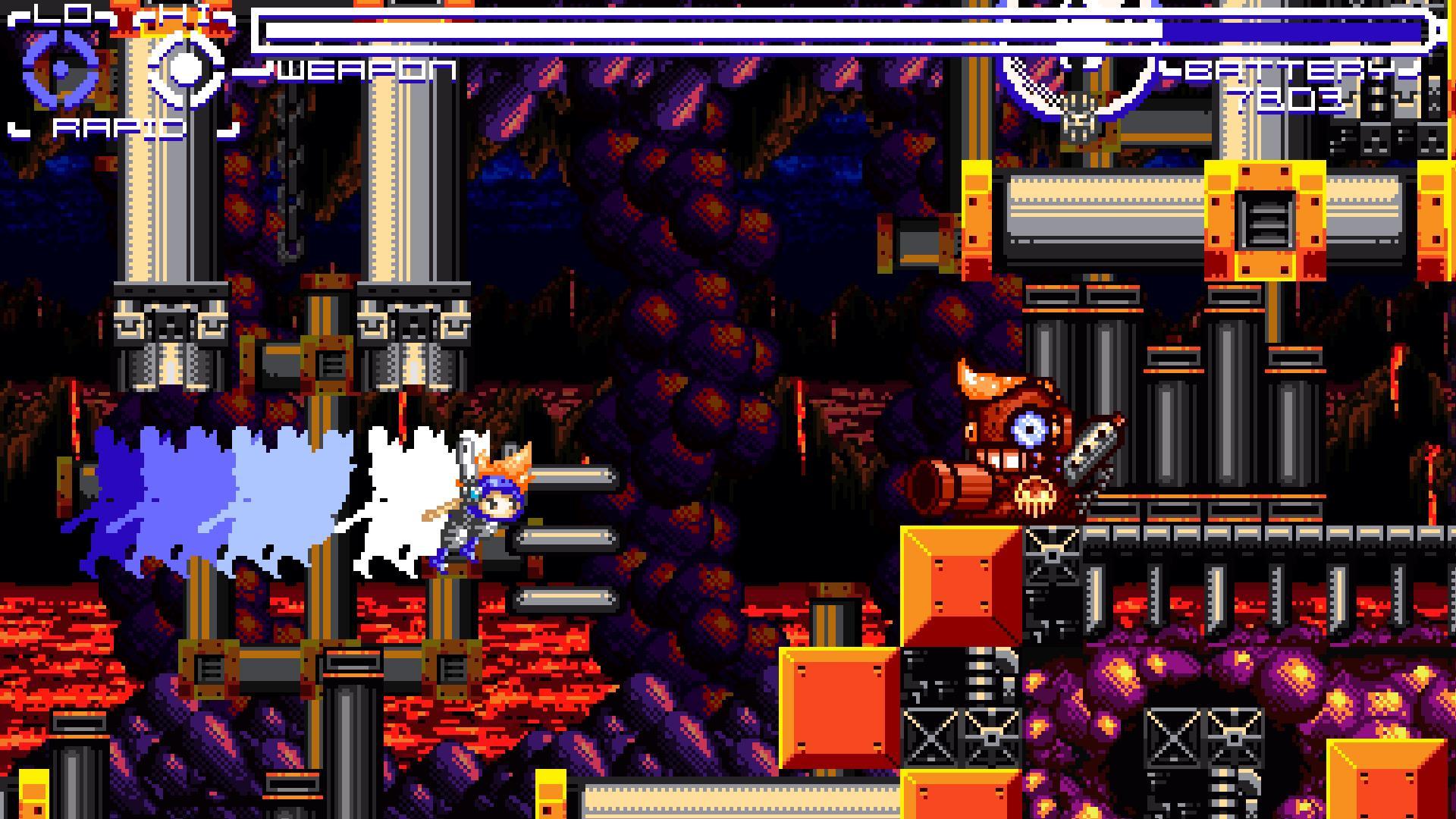Click the crosshair bracket around the HI icon
This screenshot has width=1456, height=819.
pyautogui.click(x=186, y=72)
